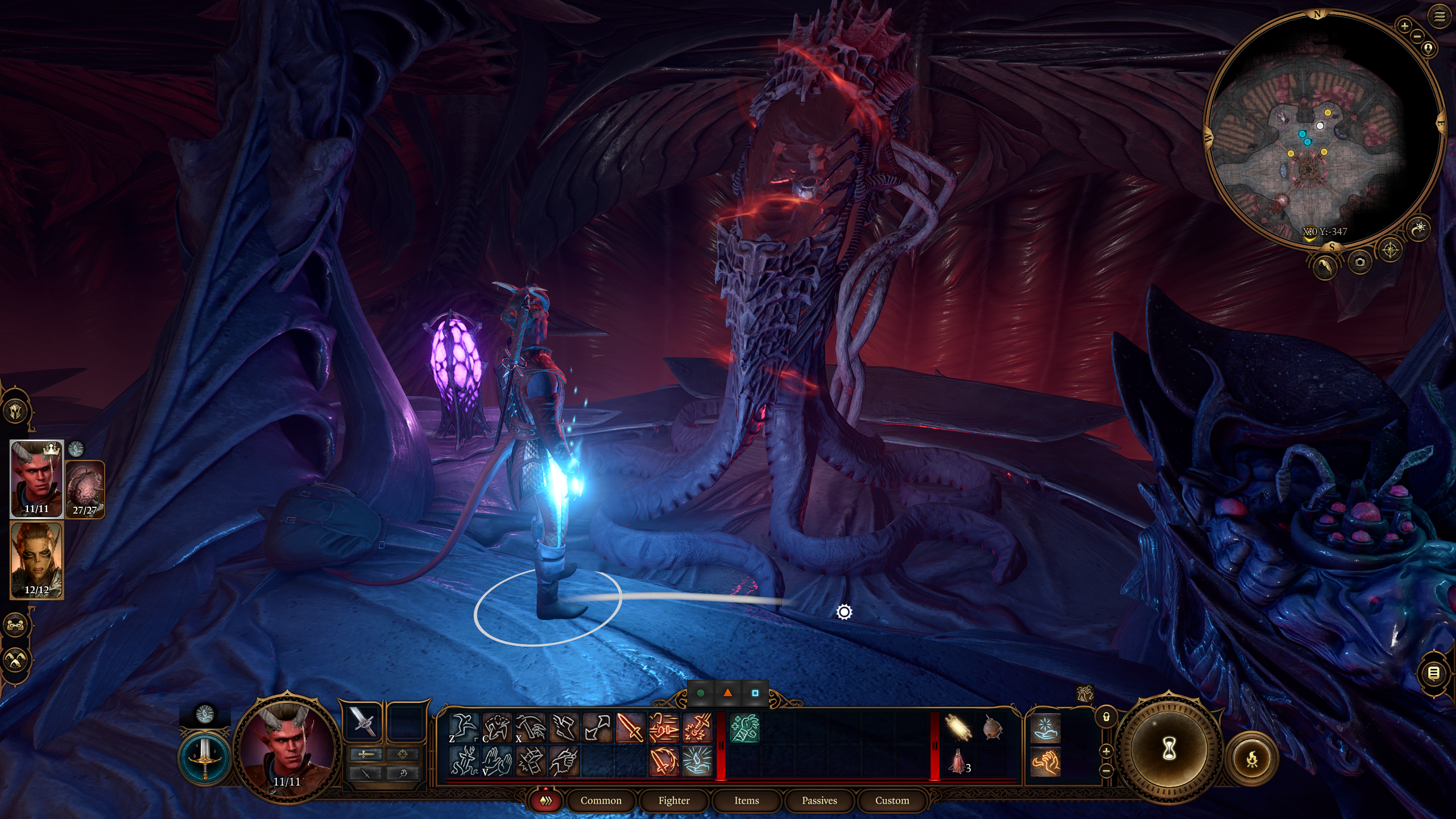The height and width of the screenshot is (819, 1456).
Task: Toggle the hotbar lock padlock
Action: (x=1106, y=717)
